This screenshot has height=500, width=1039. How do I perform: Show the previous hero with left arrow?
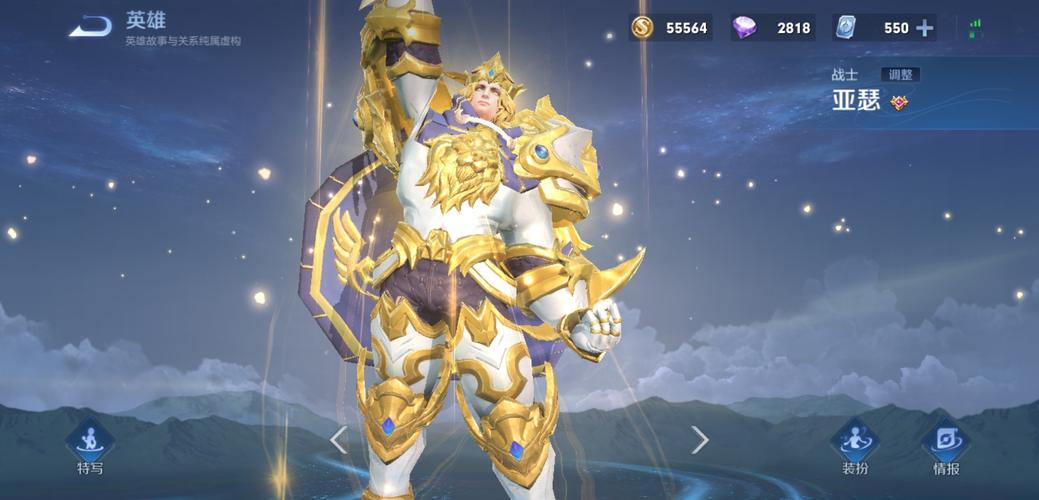click(x=339, y=439)
